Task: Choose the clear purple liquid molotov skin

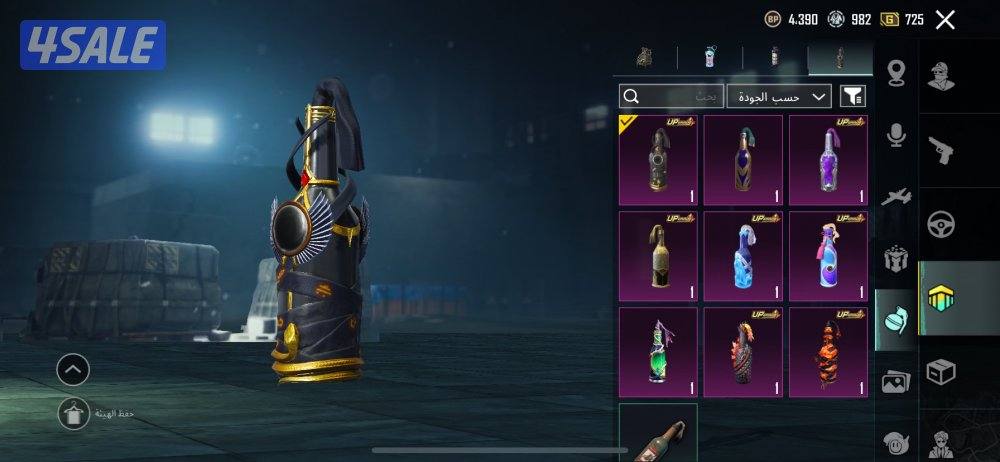Action: coord(828,160)
